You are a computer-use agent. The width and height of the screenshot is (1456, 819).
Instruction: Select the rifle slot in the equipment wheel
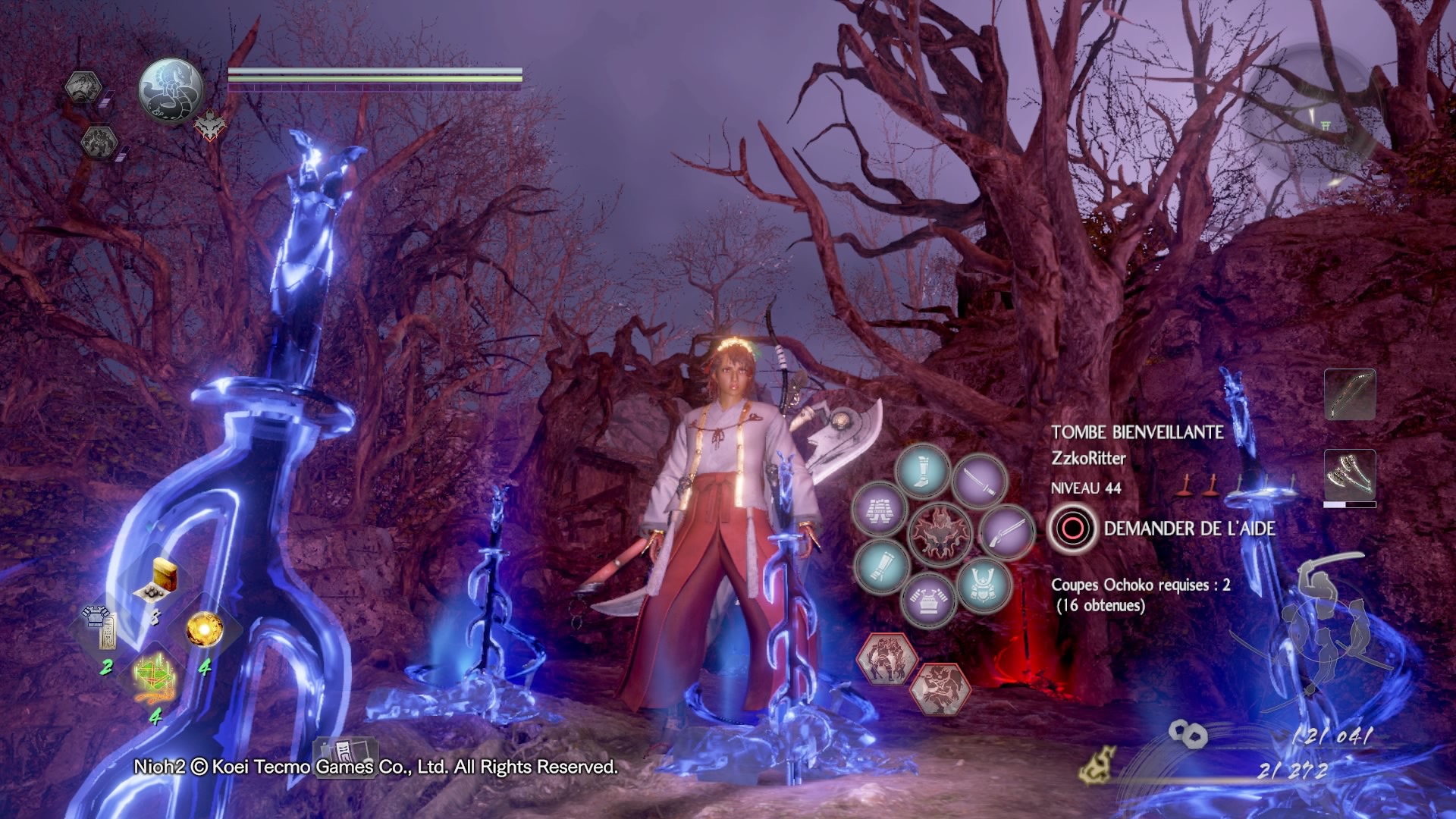click(x=1006, y=532)
